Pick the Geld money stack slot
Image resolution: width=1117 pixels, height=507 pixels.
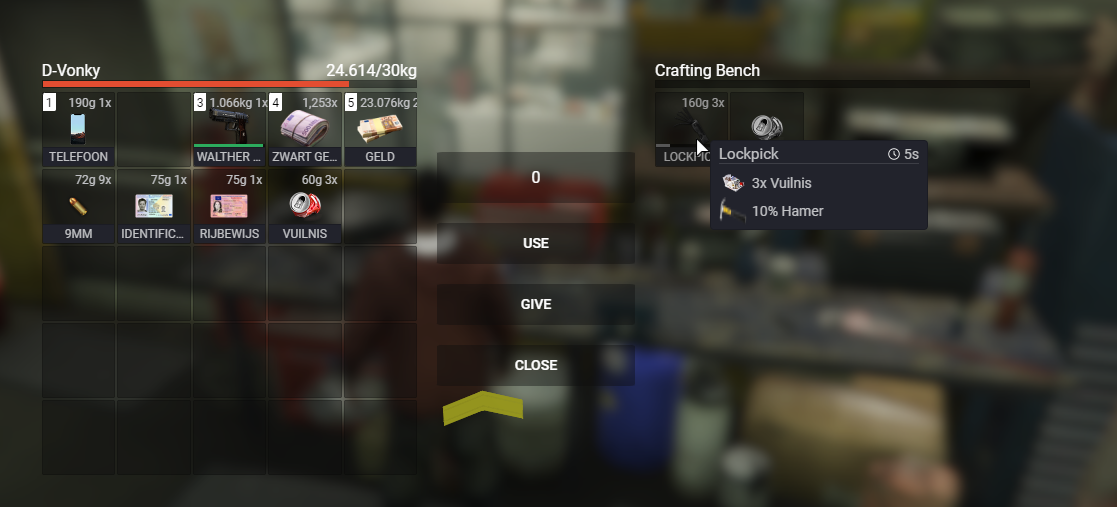(380, 129)
